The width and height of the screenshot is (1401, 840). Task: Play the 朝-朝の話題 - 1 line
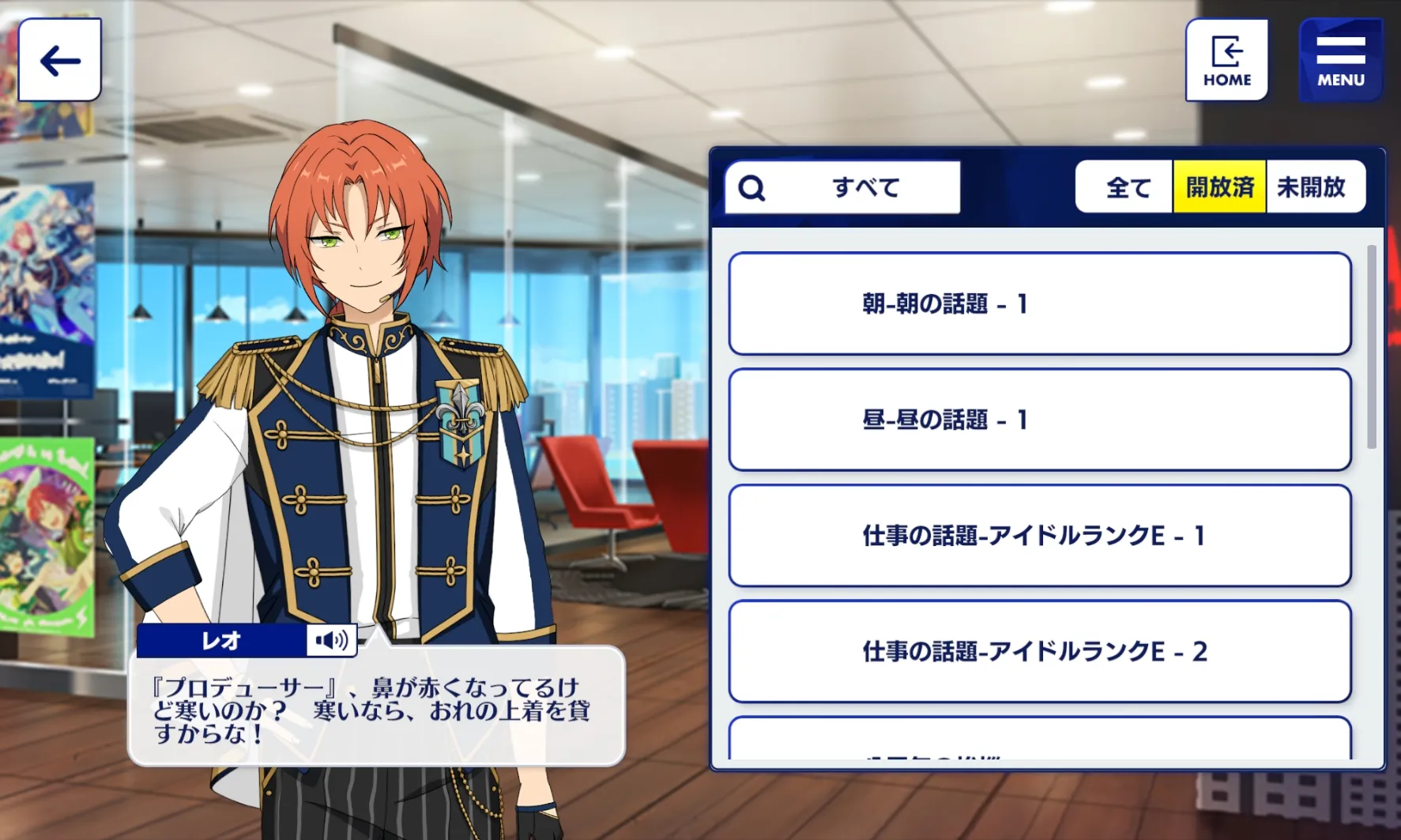[x=1039, y=304]
